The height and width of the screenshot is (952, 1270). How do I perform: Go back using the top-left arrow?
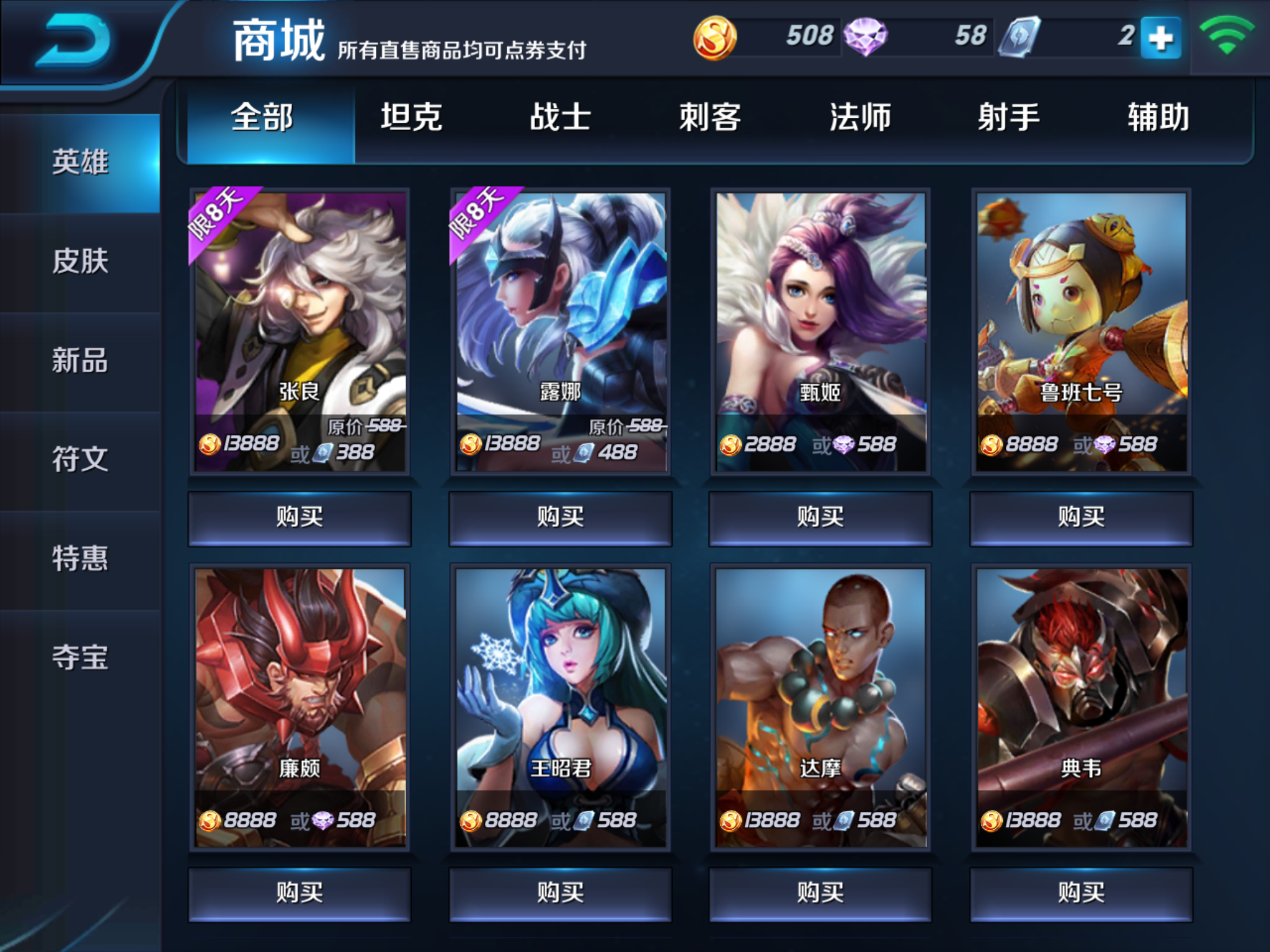pyautogui.click(x=73, y=41)
